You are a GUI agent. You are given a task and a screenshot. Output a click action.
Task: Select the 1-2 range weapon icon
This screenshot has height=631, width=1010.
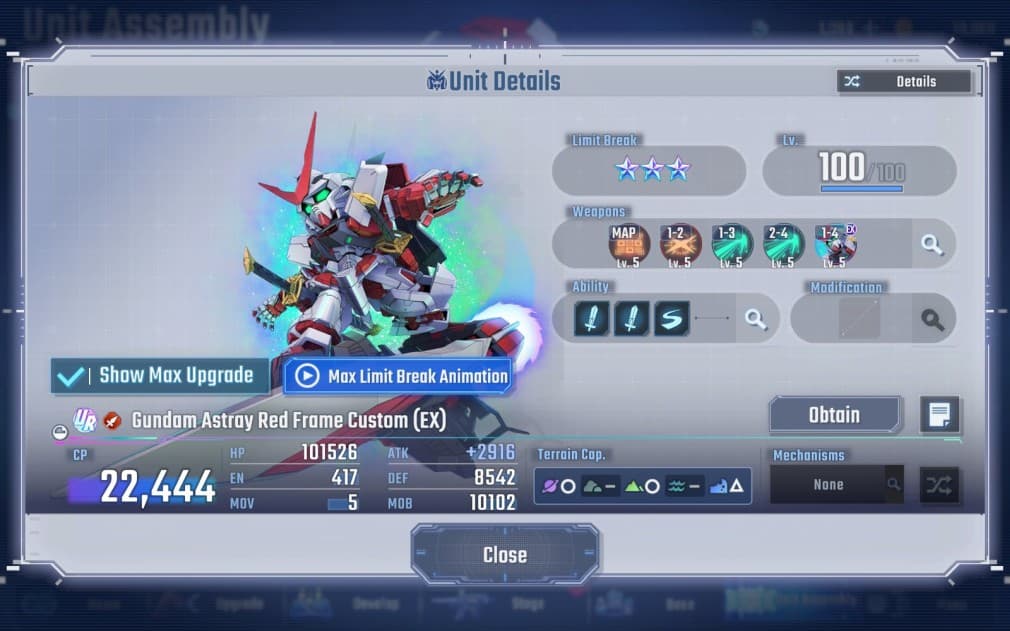680,244
